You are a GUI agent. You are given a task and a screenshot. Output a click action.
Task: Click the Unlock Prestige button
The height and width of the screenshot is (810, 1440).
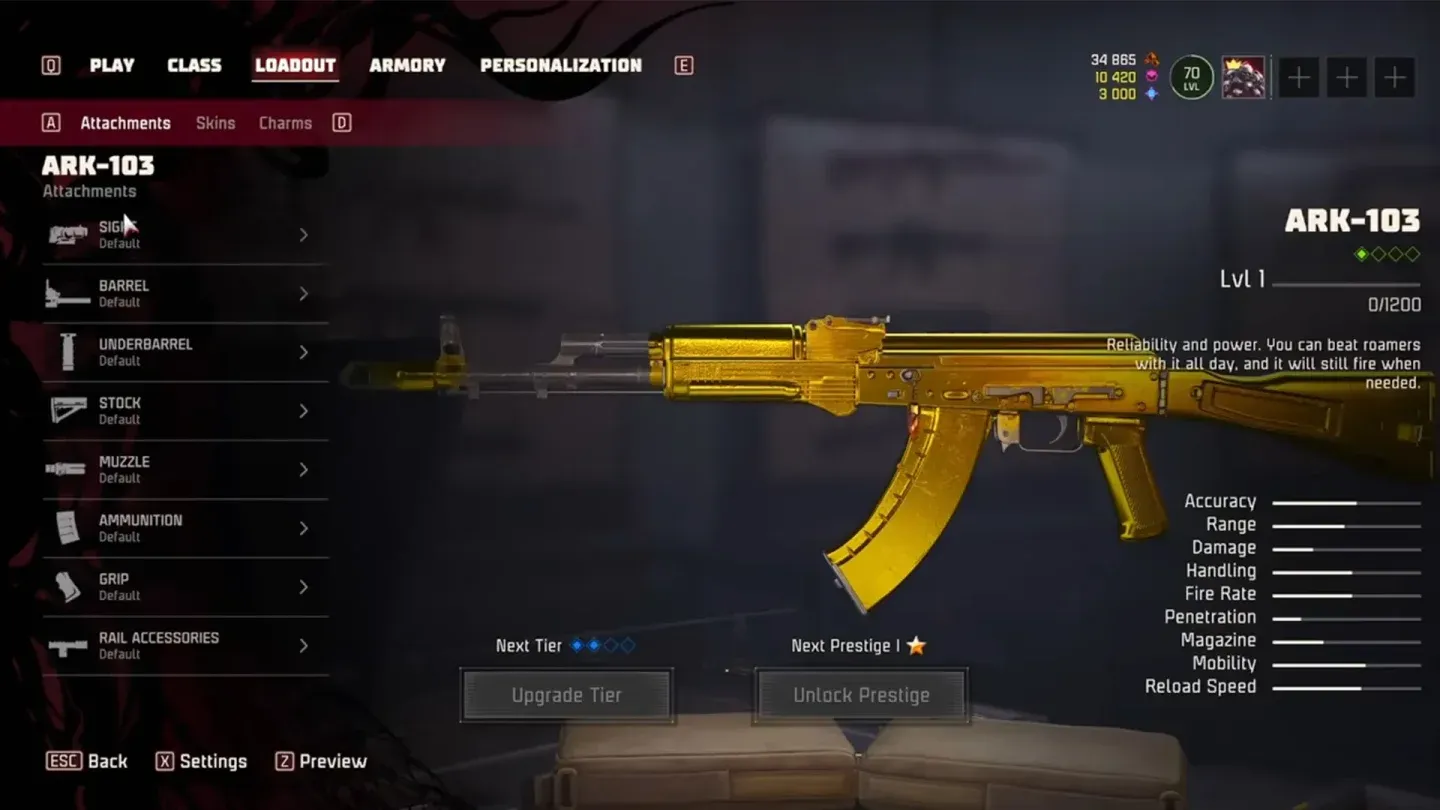pyautogui.click(x=861, y=695)
